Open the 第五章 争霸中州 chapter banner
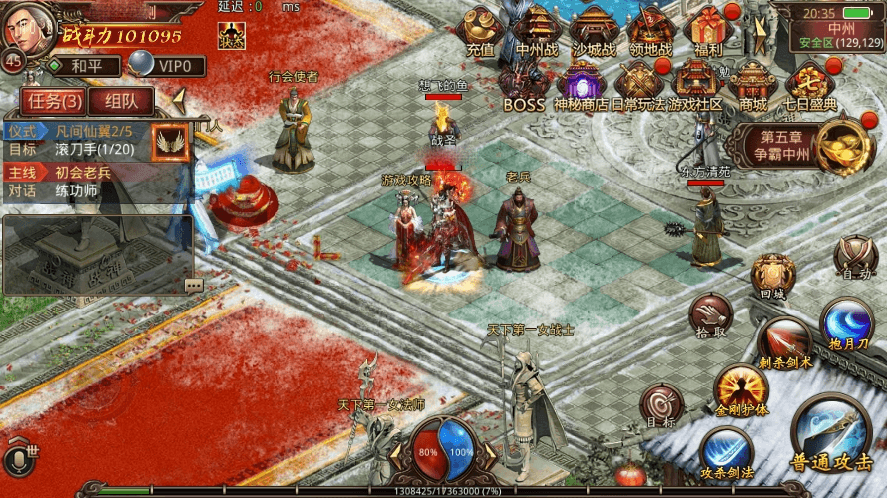This screenshot has height=498, width=887. (x=790, y=146)
